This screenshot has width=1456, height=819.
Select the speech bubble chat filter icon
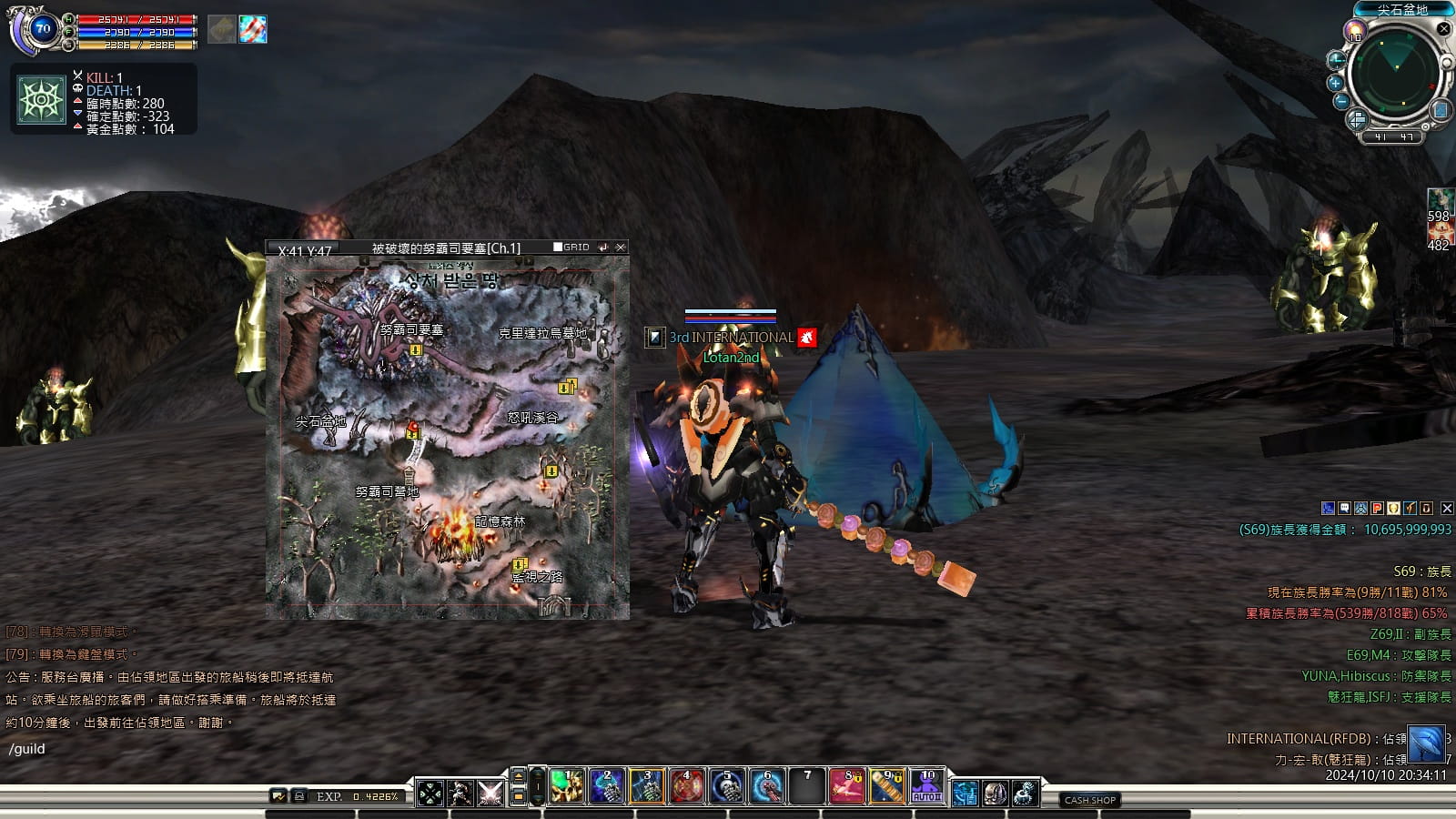click(x=1344, y=509)
